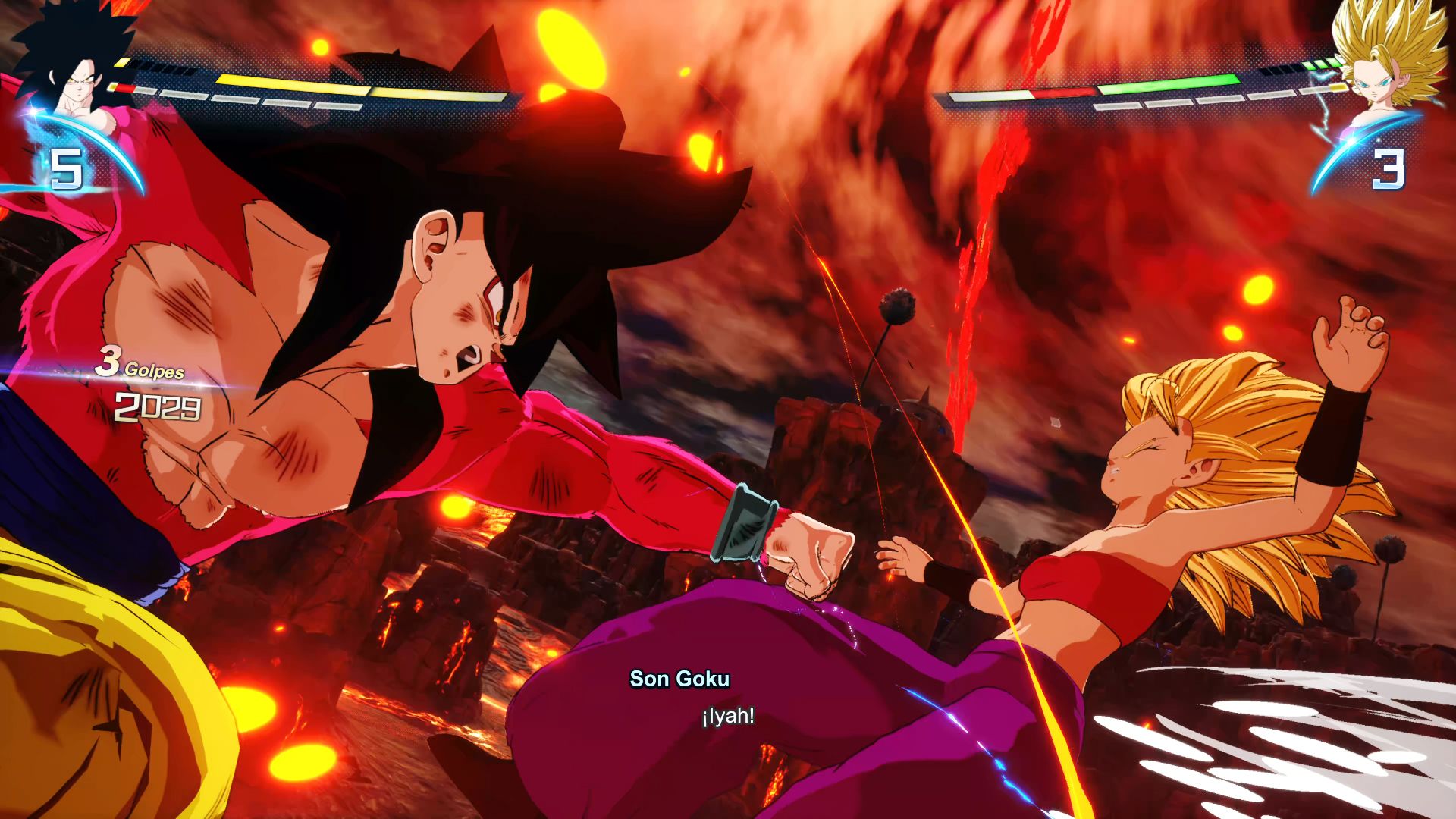This screenshot has width=1456, height=819.
Task: Click the 'Son Goku' speaker name label
Action: click(x=679, y=679)
